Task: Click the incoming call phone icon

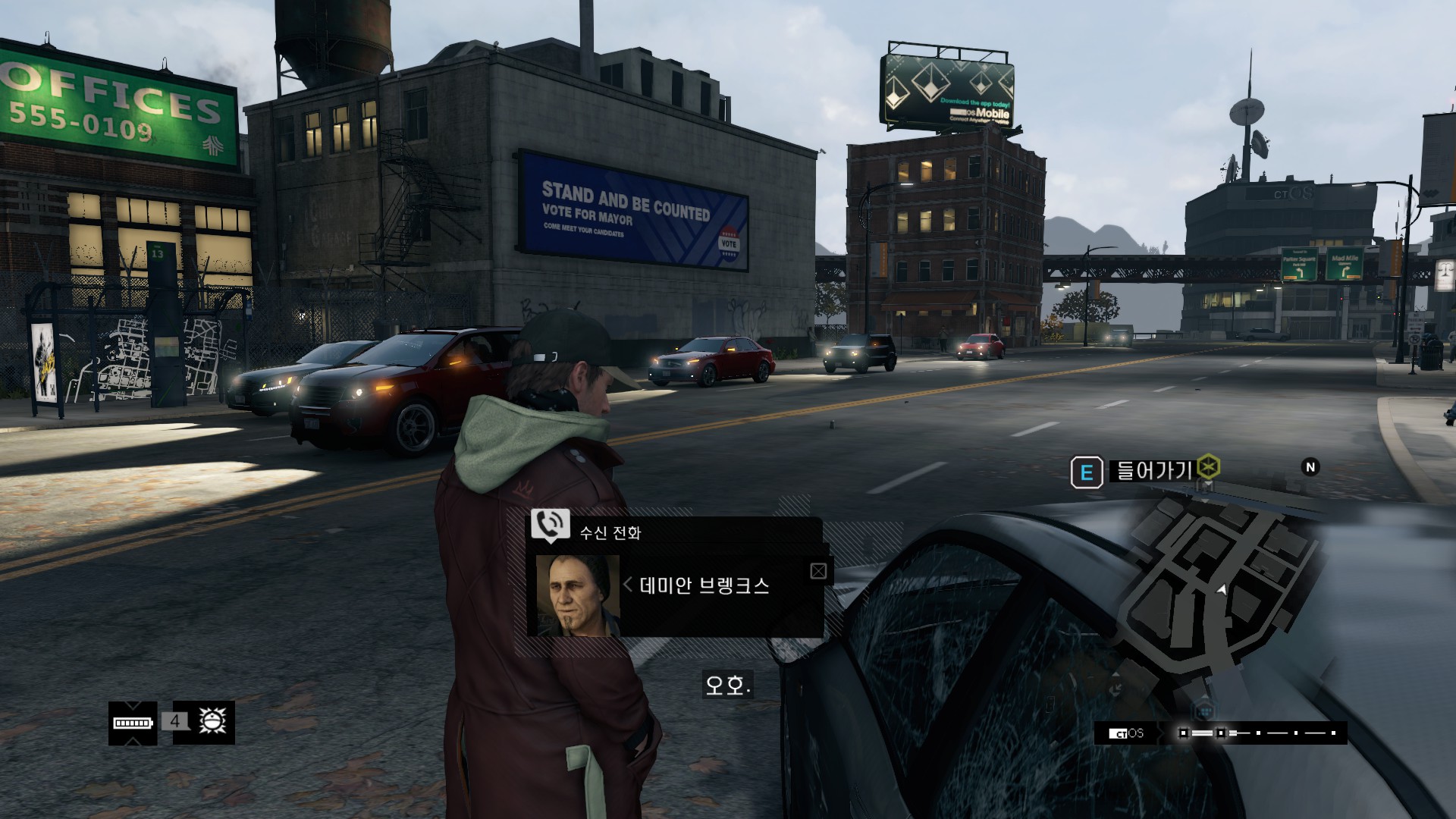Action: [550, 524]
